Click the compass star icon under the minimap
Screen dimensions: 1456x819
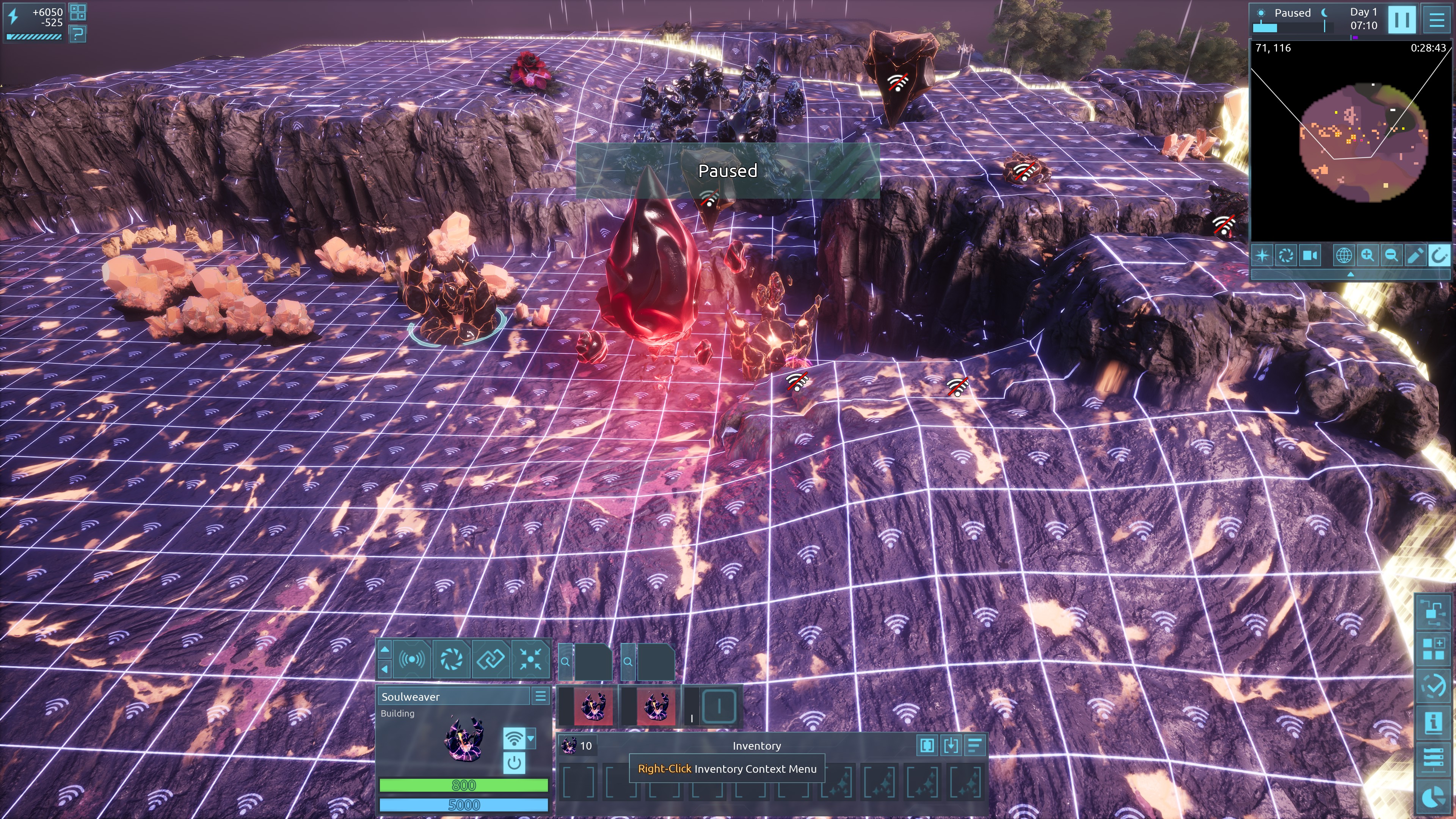[x=1262, y=256]
